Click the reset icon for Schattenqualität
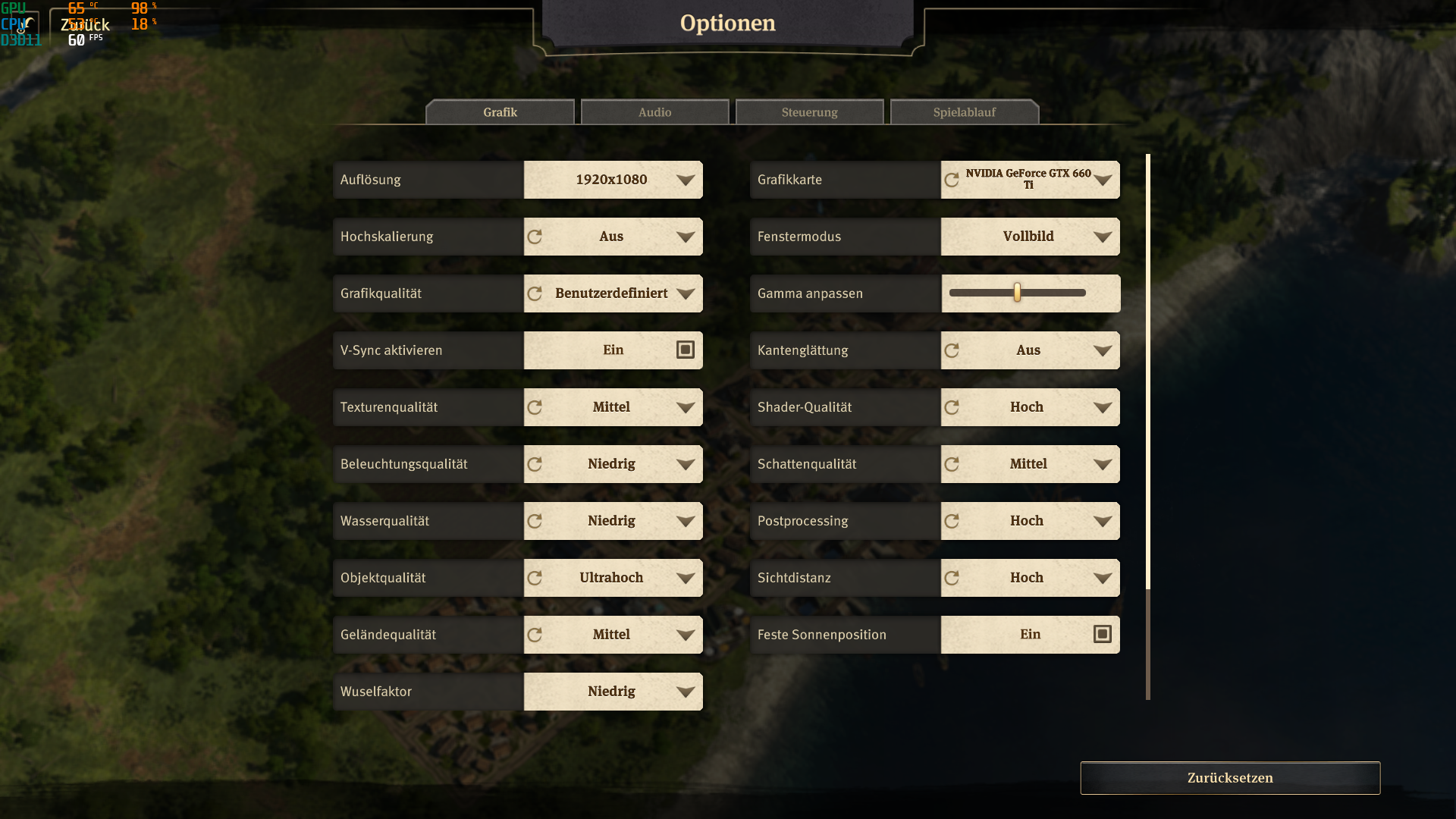1456x819 pixels. [952, 463]
